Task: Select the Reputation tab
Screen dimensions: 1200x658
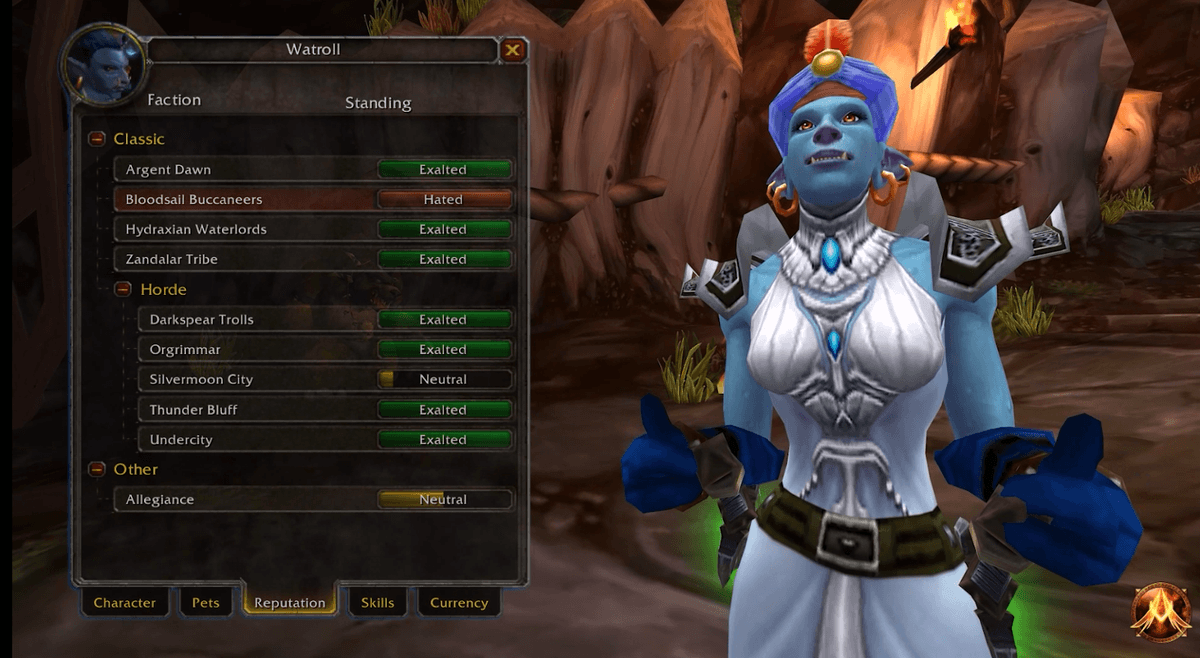Action: (x=289, y=603)
